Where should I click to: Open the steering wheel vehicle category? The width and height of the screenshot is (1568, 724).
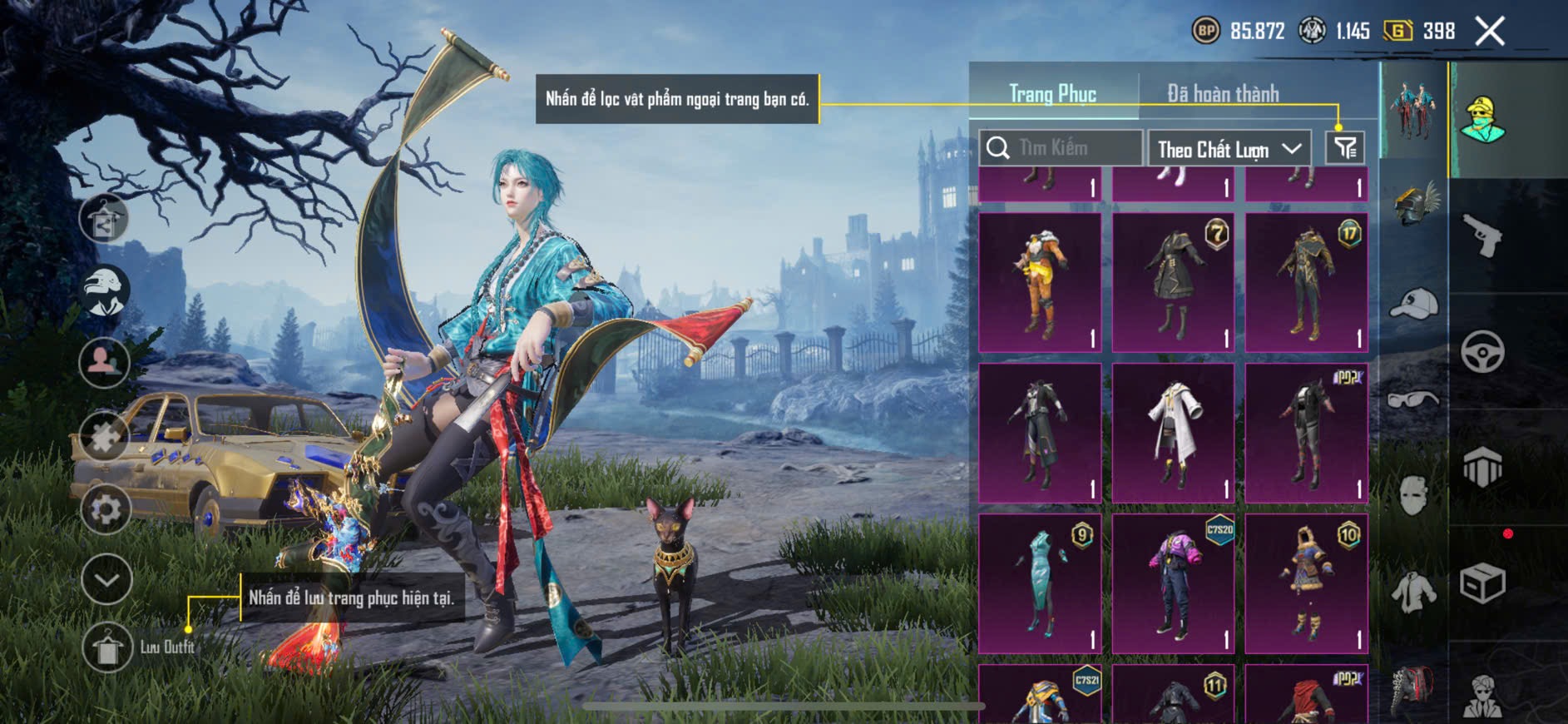[1482, 351]
